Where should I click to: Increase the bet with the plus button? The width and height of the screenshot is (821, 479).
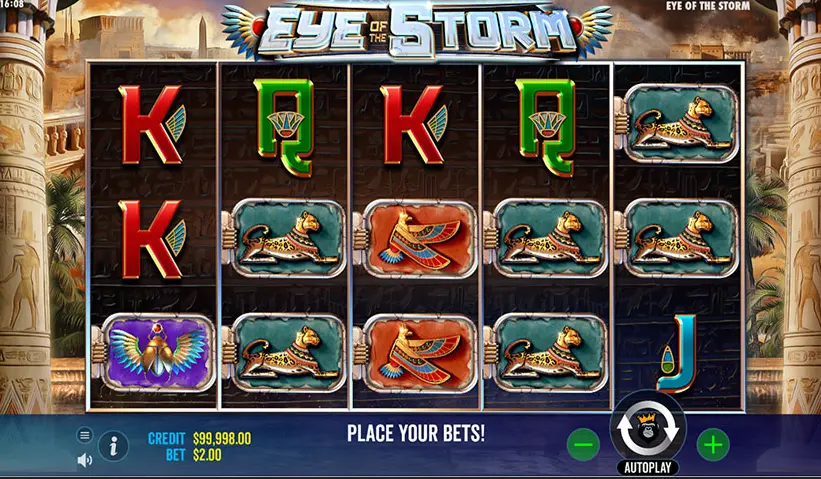point(712,445)
